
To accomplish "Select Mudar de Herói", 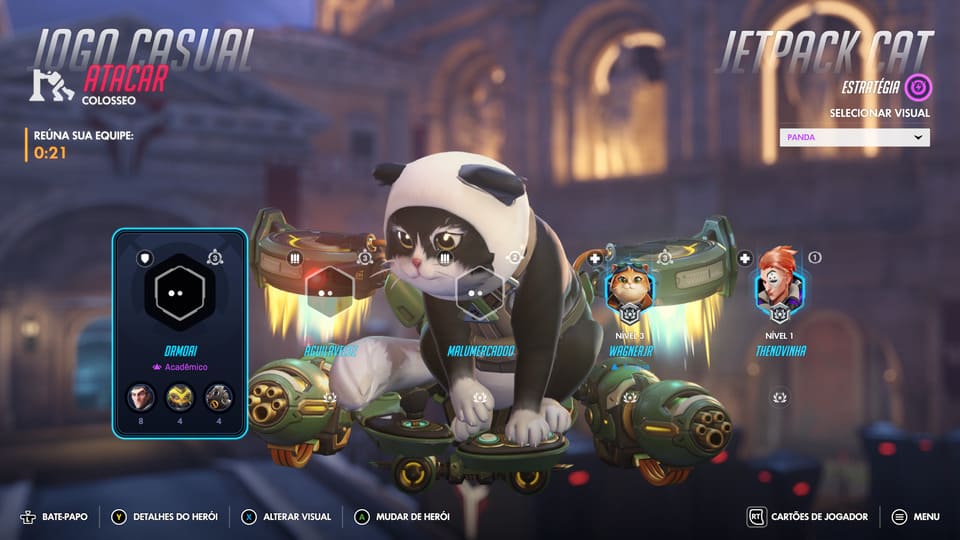I will pyautogui.click(x=402, y=517).
